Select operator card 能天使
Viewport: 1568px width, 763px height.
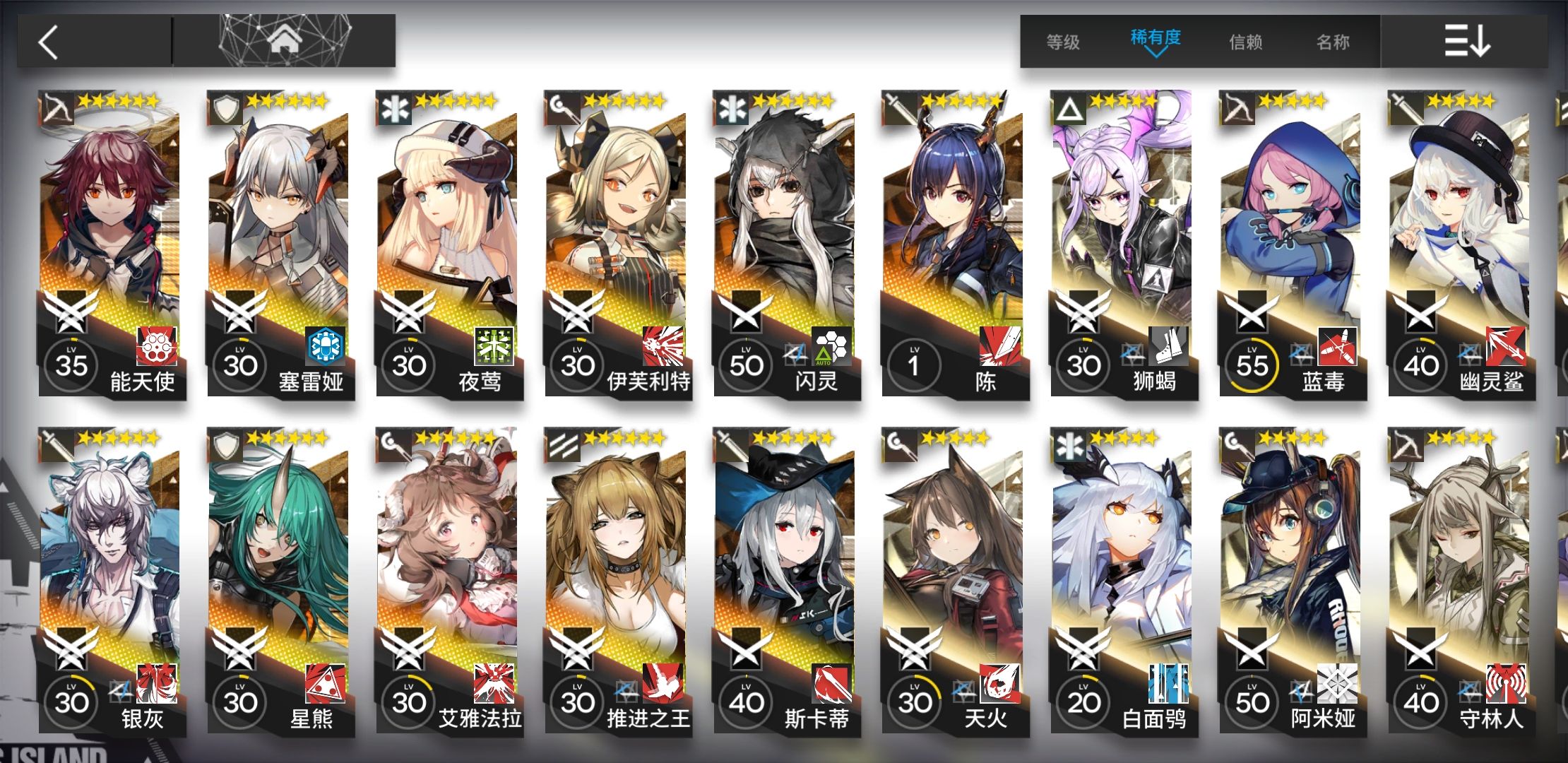click(111, 240)
